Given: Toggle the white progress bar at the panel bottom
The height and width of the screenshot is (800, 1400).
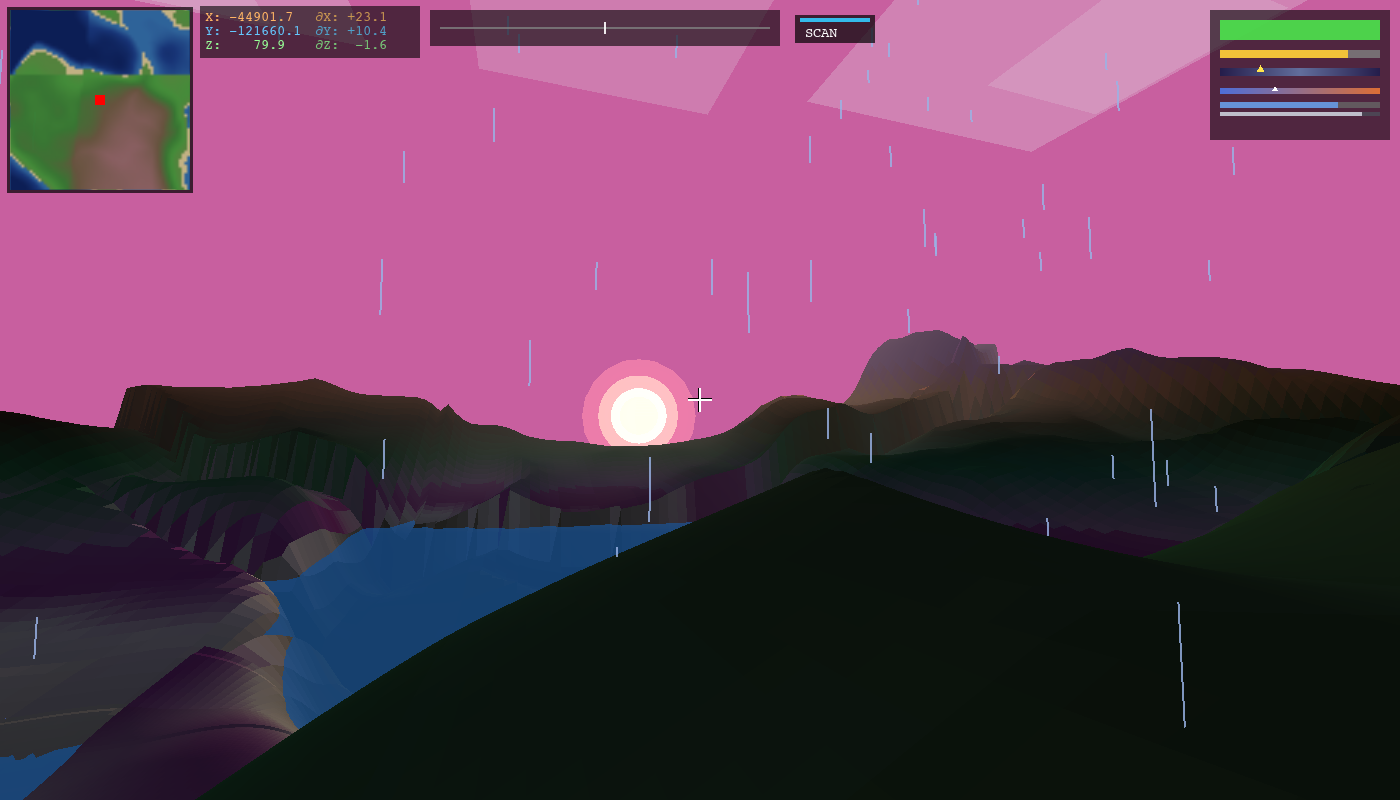Looking at the screenshot, I should click(x=1290, y=114).
